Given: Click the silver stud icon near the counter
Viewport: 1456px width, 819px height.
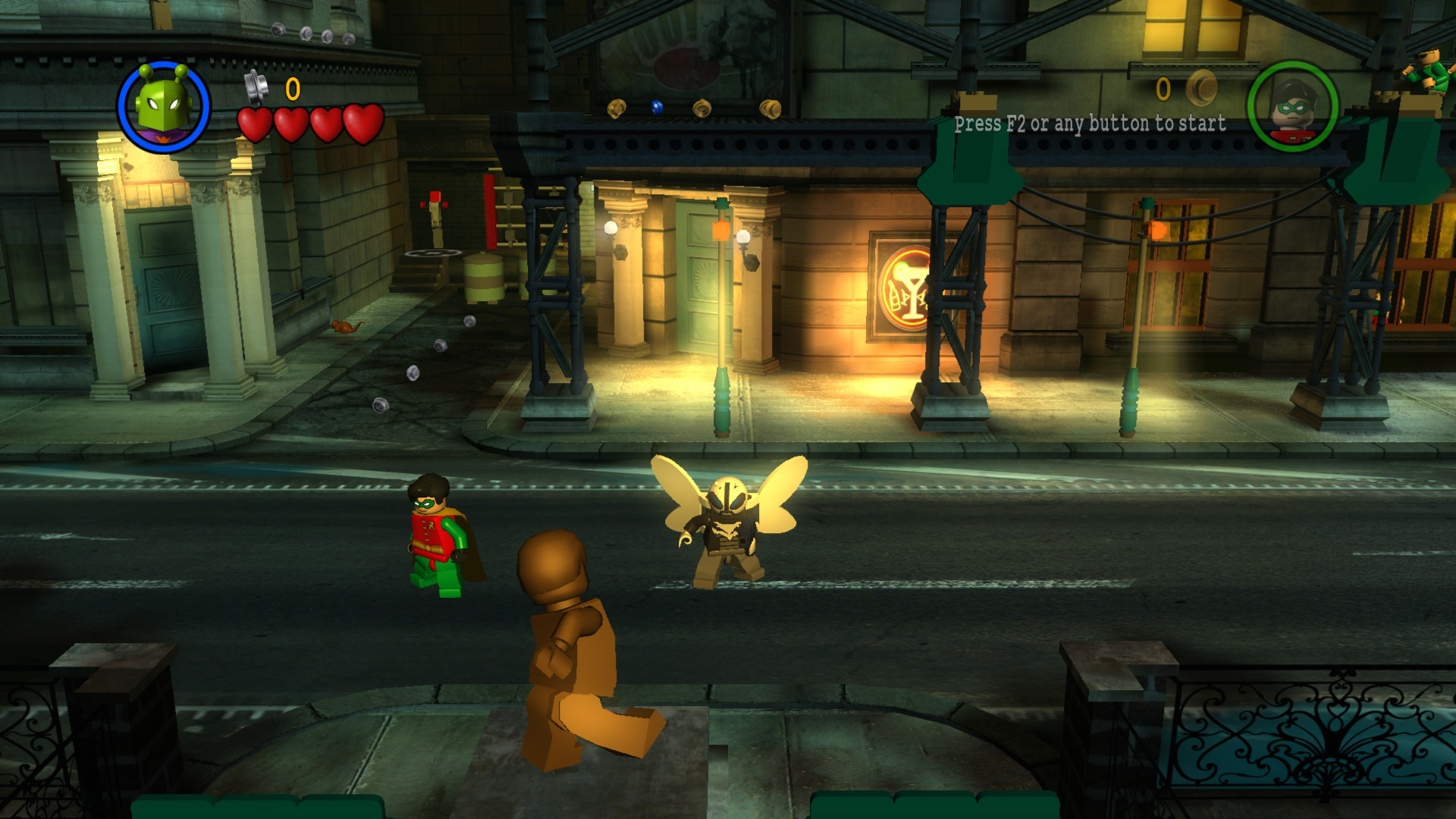Looking at the screenshot, I should 254,85.
